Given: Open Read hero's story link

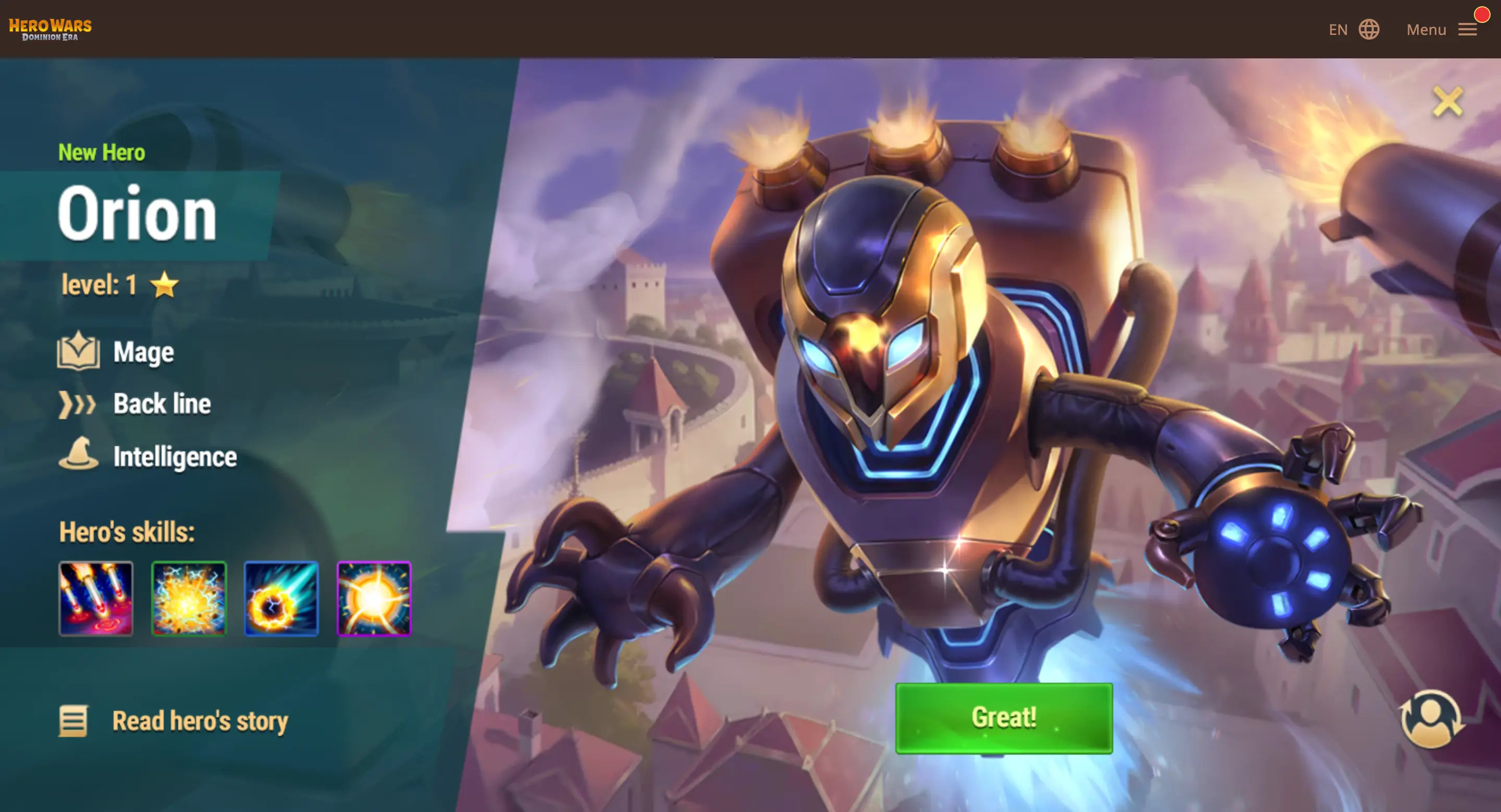Looking at the screenshot, I should (200, 721).
